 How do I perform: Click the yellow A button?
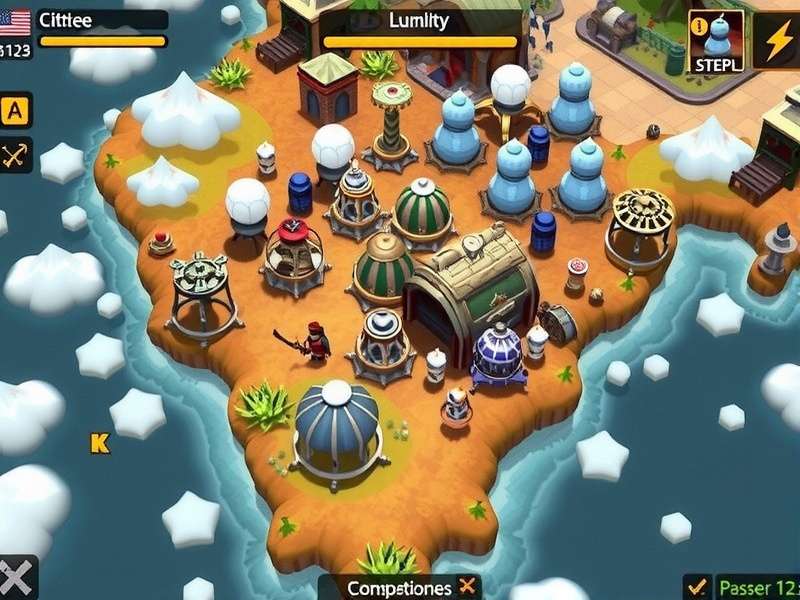click(16, 110)
